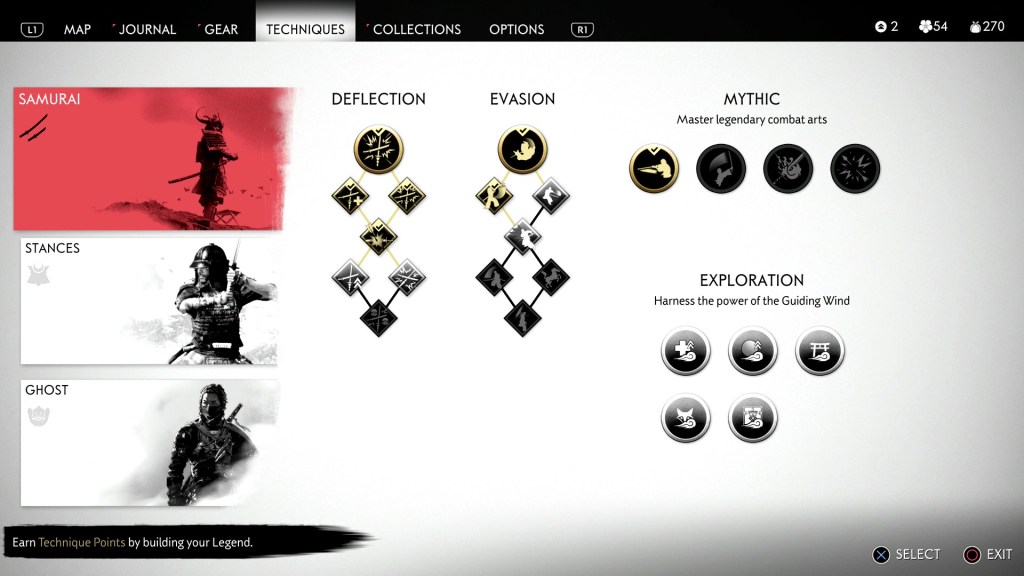Pick the Mythic spark-burst technique
This screenshot has width=1024, height=576.
(855, 168)
